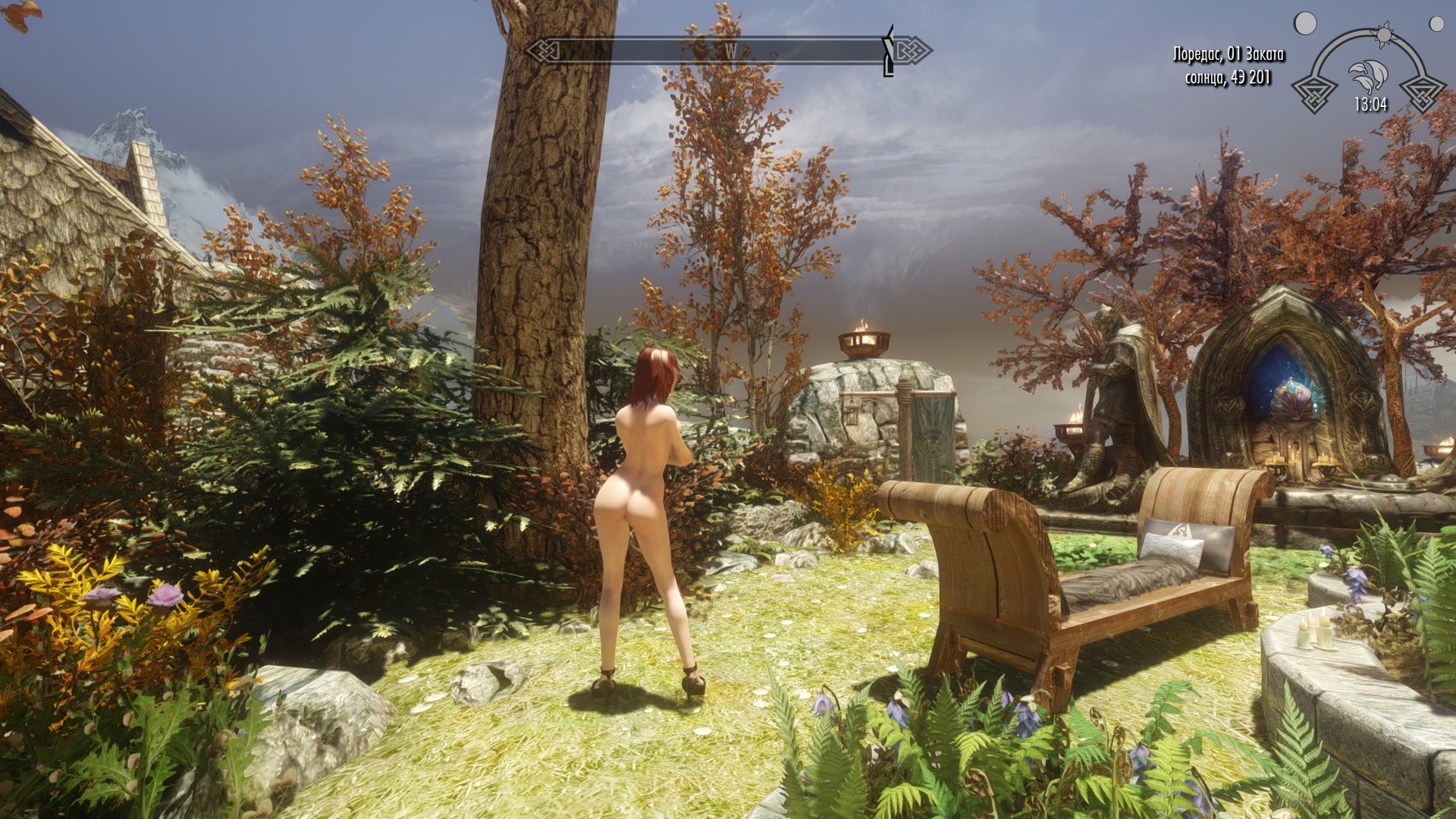The image size is (1456, 819).
Task: Click the compass bar showing West
Action: (x=728, y=51)
